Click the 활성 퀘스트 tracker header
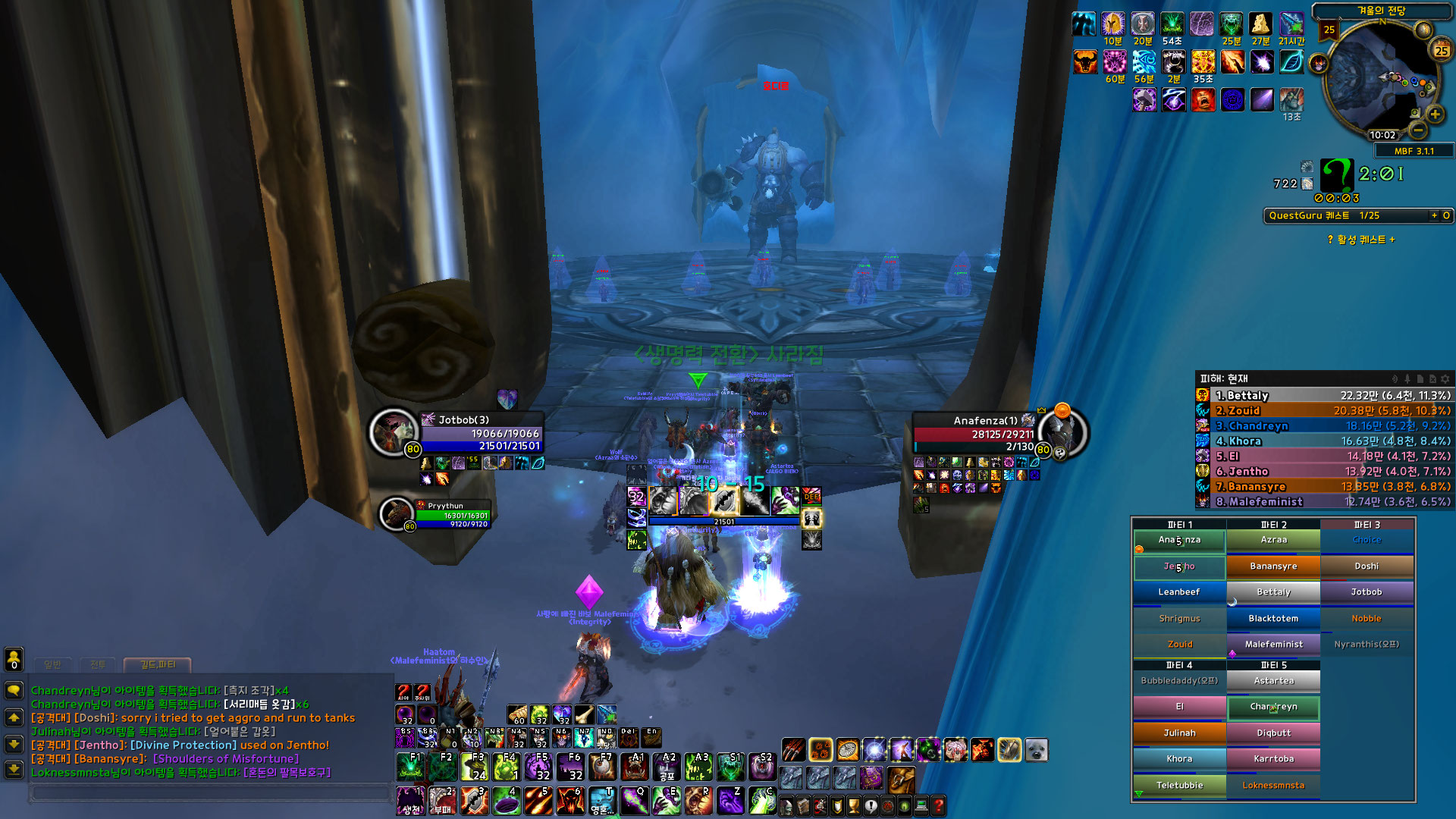Image resolution: width=1456 pixels, height=819 pixels. pyautogui.click(x=1361, y=240)
